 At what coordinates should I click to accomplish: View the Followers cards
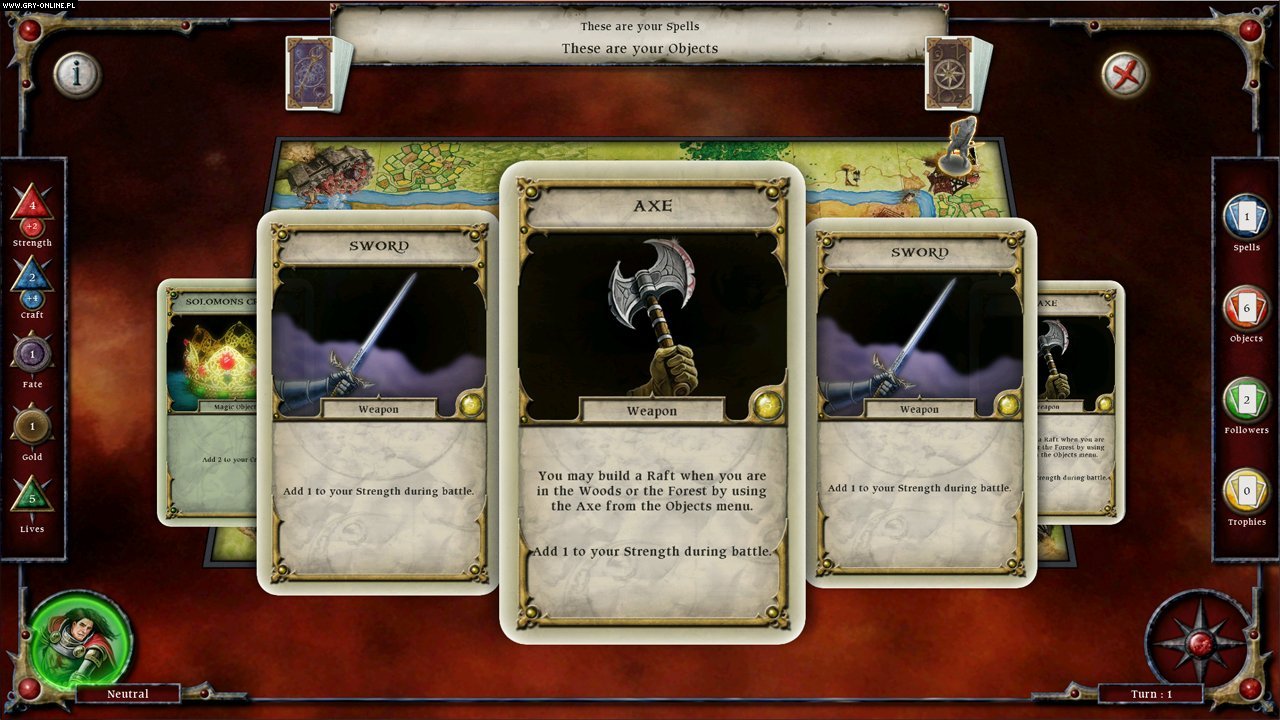(x=1246, y=401)
